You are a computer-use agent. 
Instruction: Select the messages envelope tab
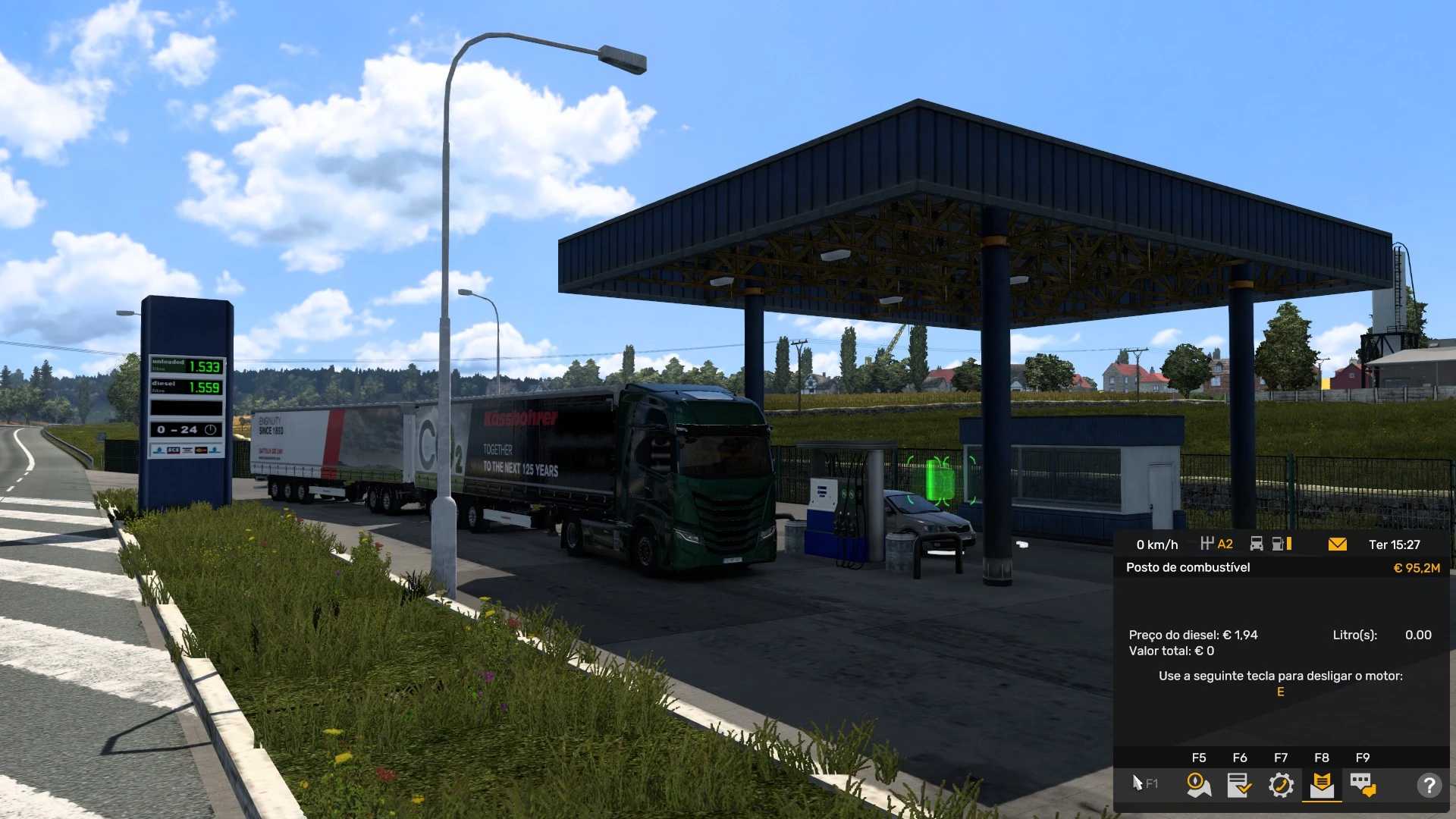(x=1322, y=785)
